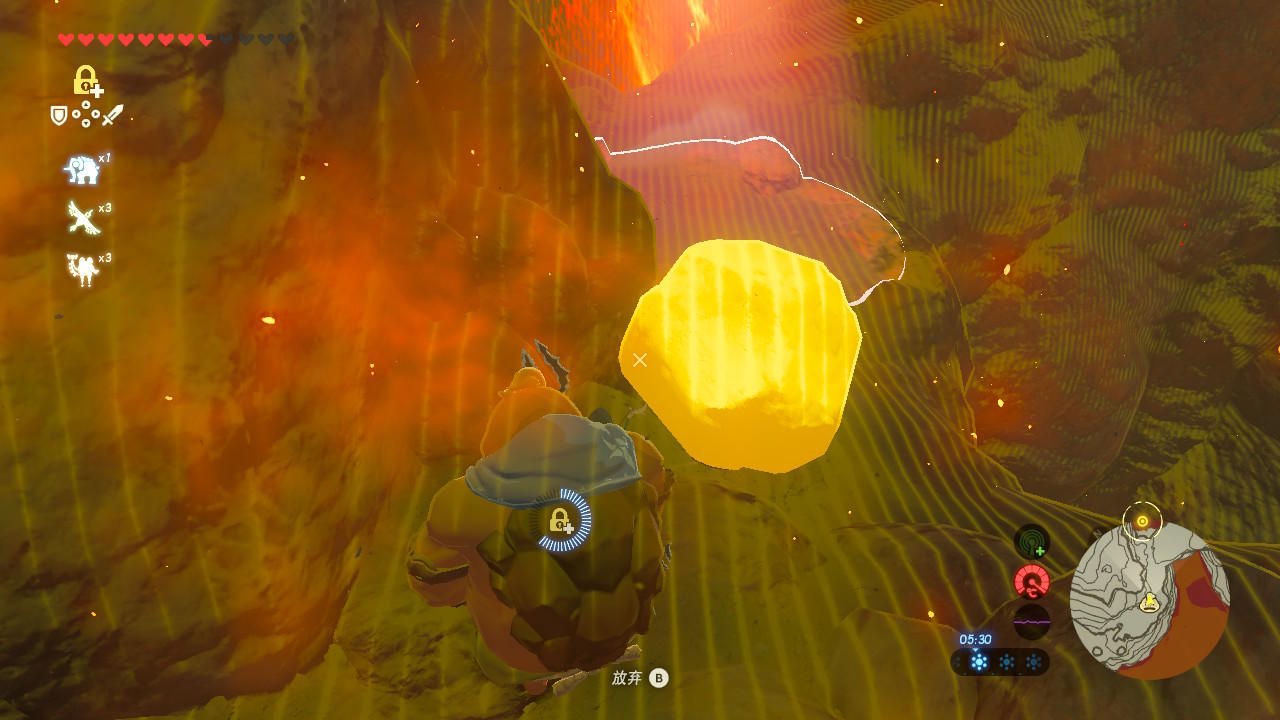Select the glowing yellow objective marker on minimap
This screenshot has height=720, width=1280.
click(1142, 521)
